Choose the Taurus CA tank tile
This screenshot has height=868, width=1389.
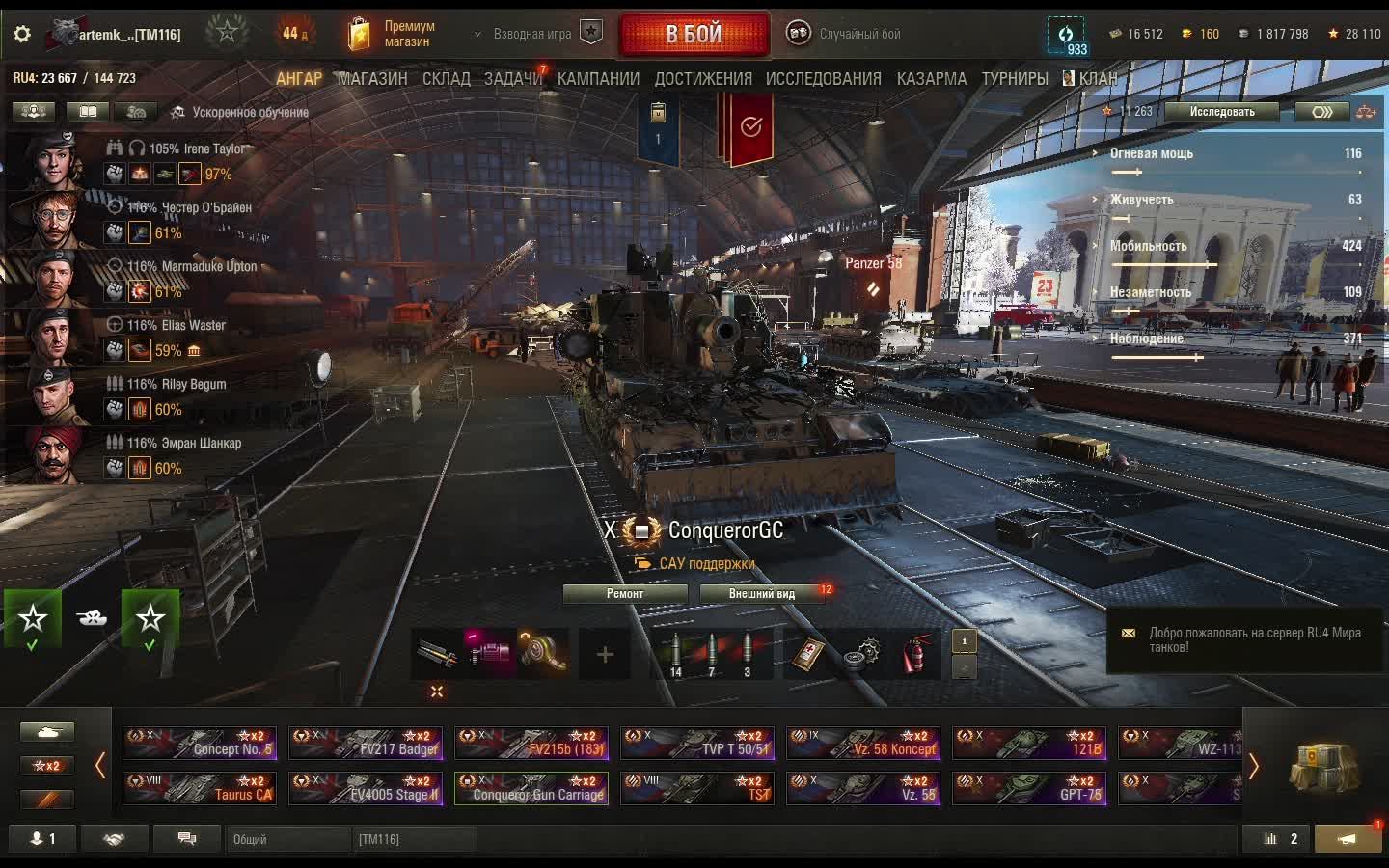pos(200,788)
